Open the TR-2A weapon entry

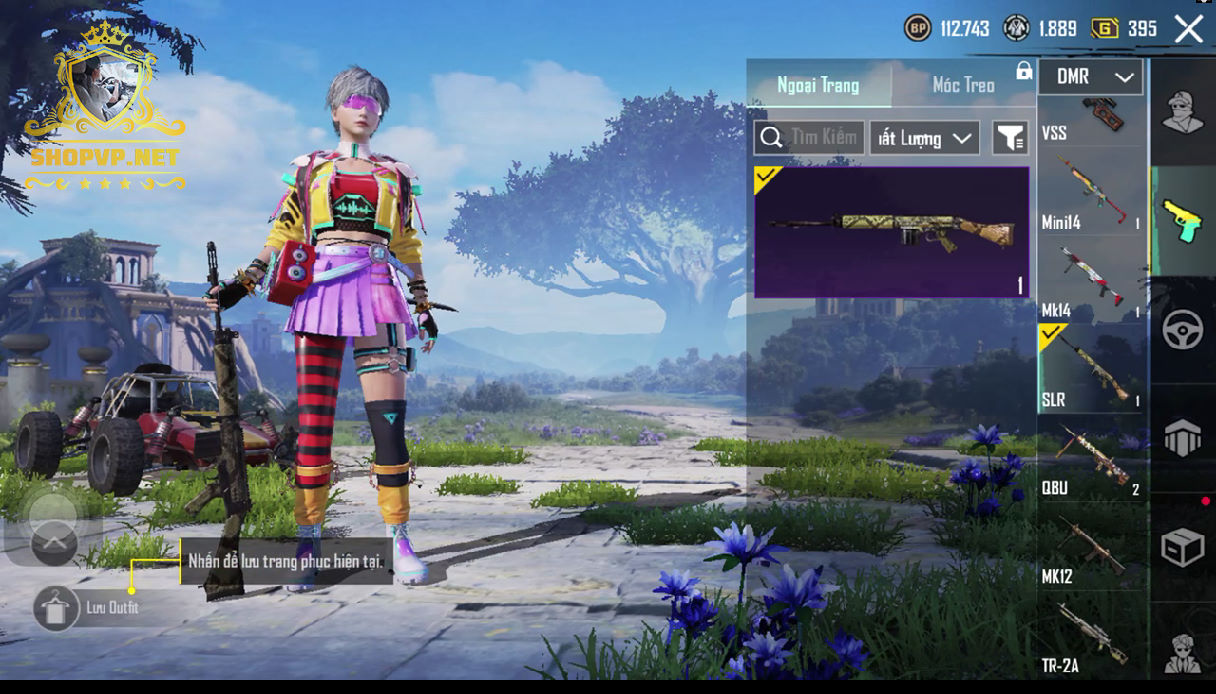[x=1092, y=636]
